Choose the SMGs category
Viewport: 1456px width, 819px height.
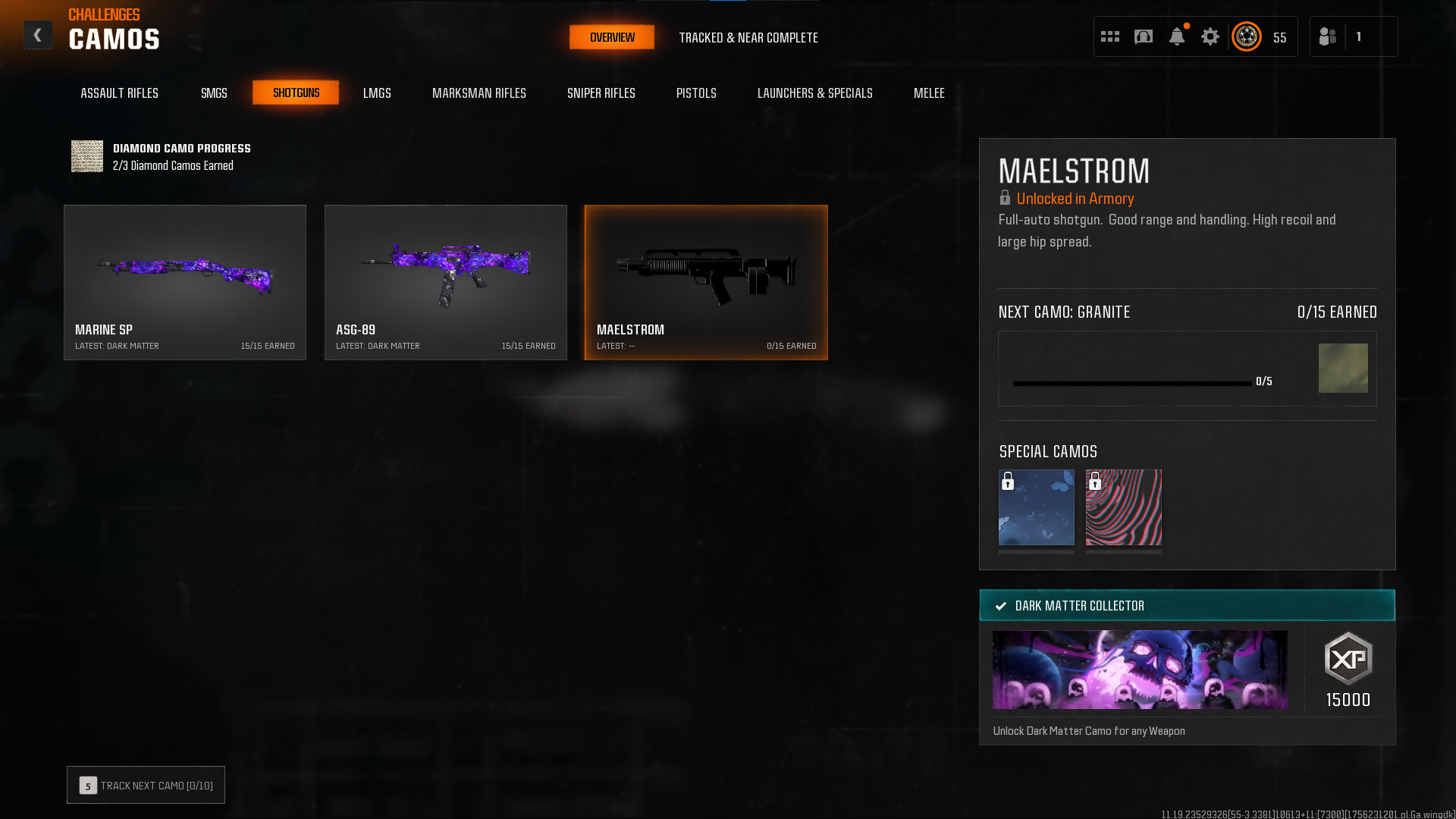tap(214, 93)
